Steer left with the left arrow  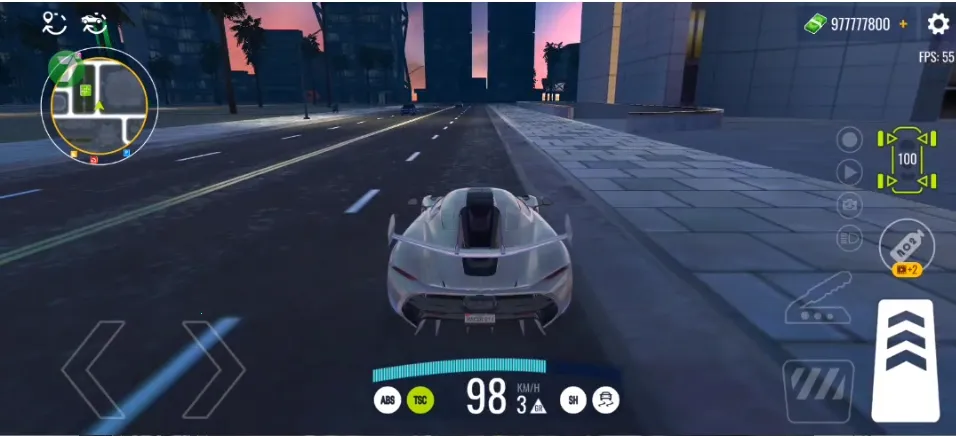click(x=95, y=369)
